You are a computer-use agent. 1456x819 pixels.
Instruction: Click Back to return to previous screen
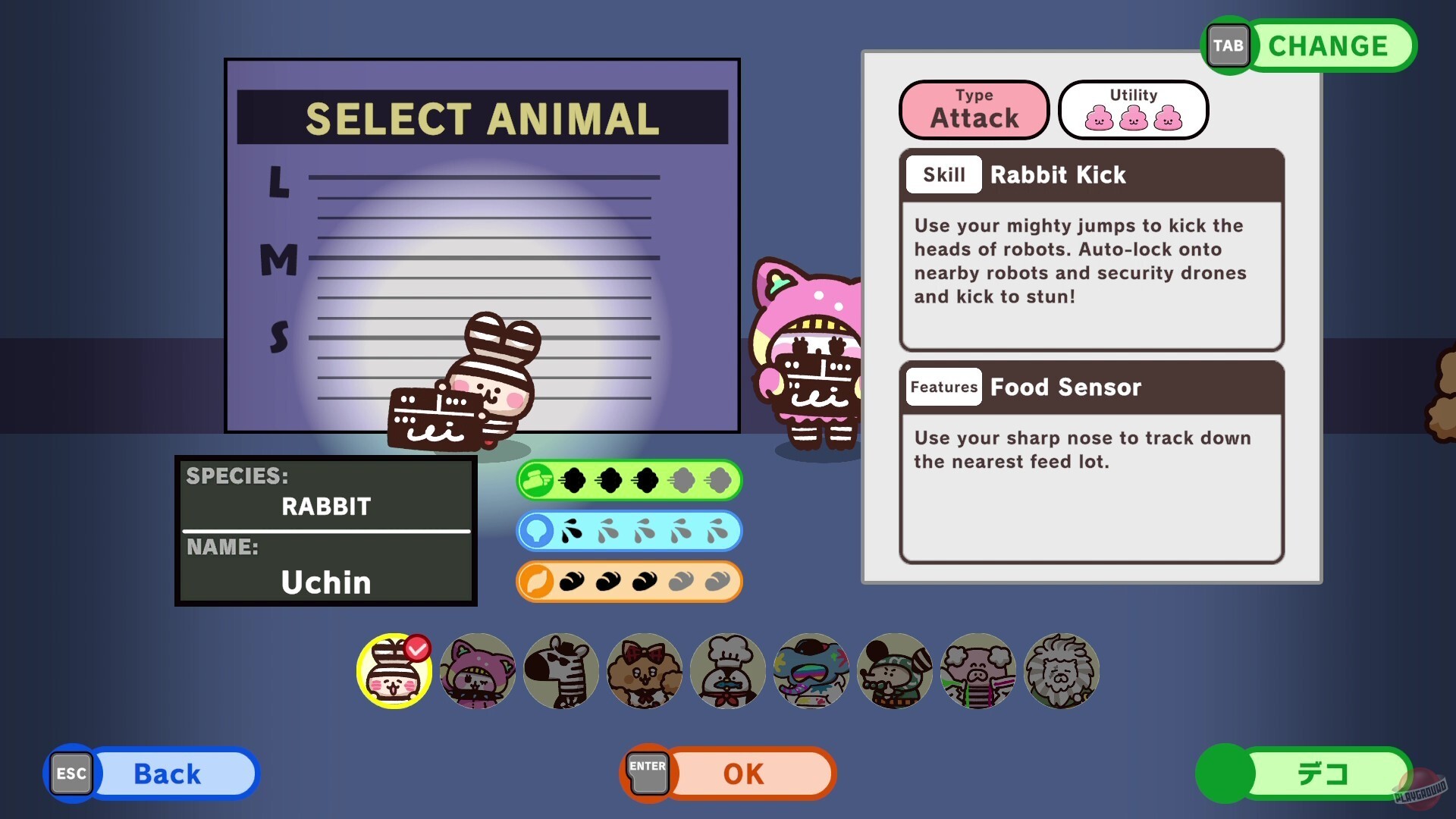click(x=167, y=773)
